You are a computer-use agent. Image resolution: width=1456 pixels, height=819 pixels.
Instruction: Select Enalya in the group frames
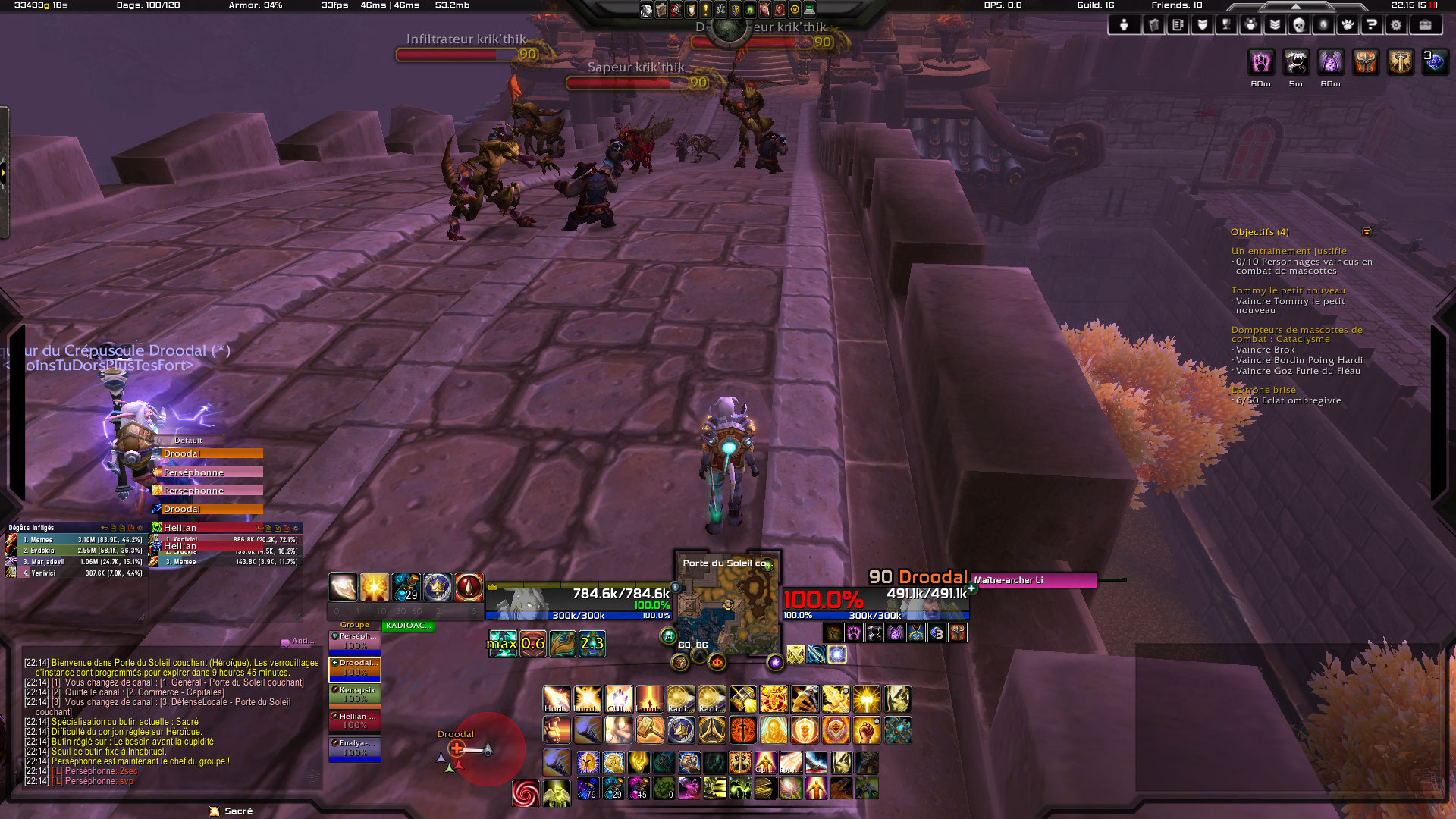[355, 748]
